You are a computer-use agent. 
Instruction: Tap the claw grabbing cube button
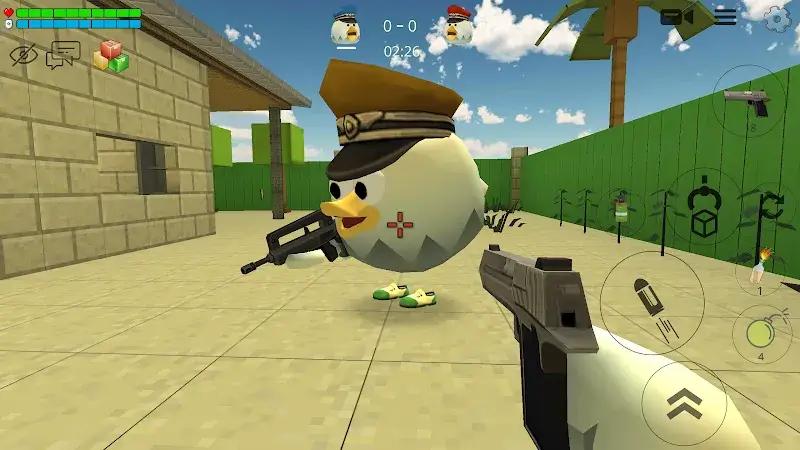tap(704, 207)
